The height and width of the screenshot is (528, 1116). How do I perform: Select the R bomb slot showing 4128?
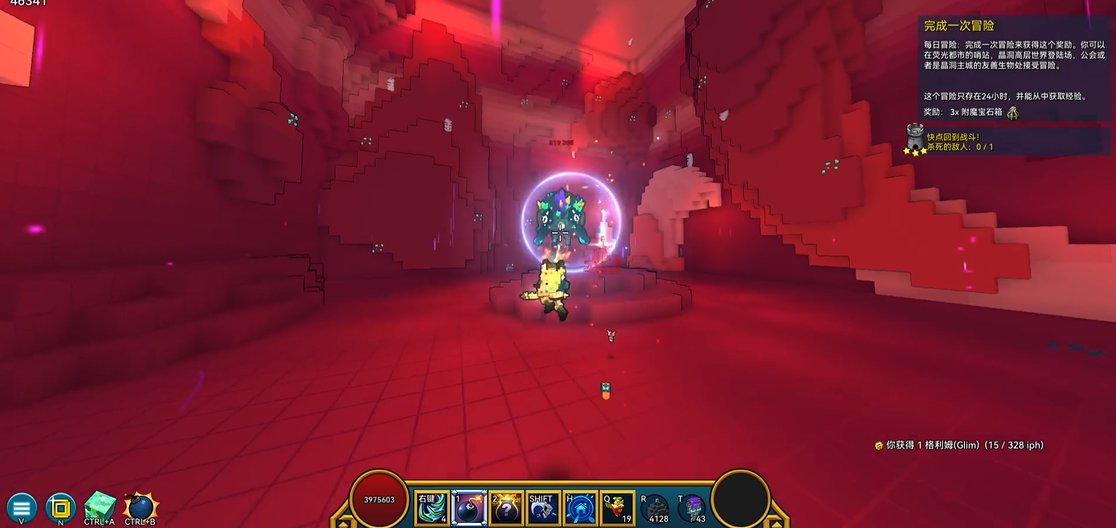click(x=656, y=507)
